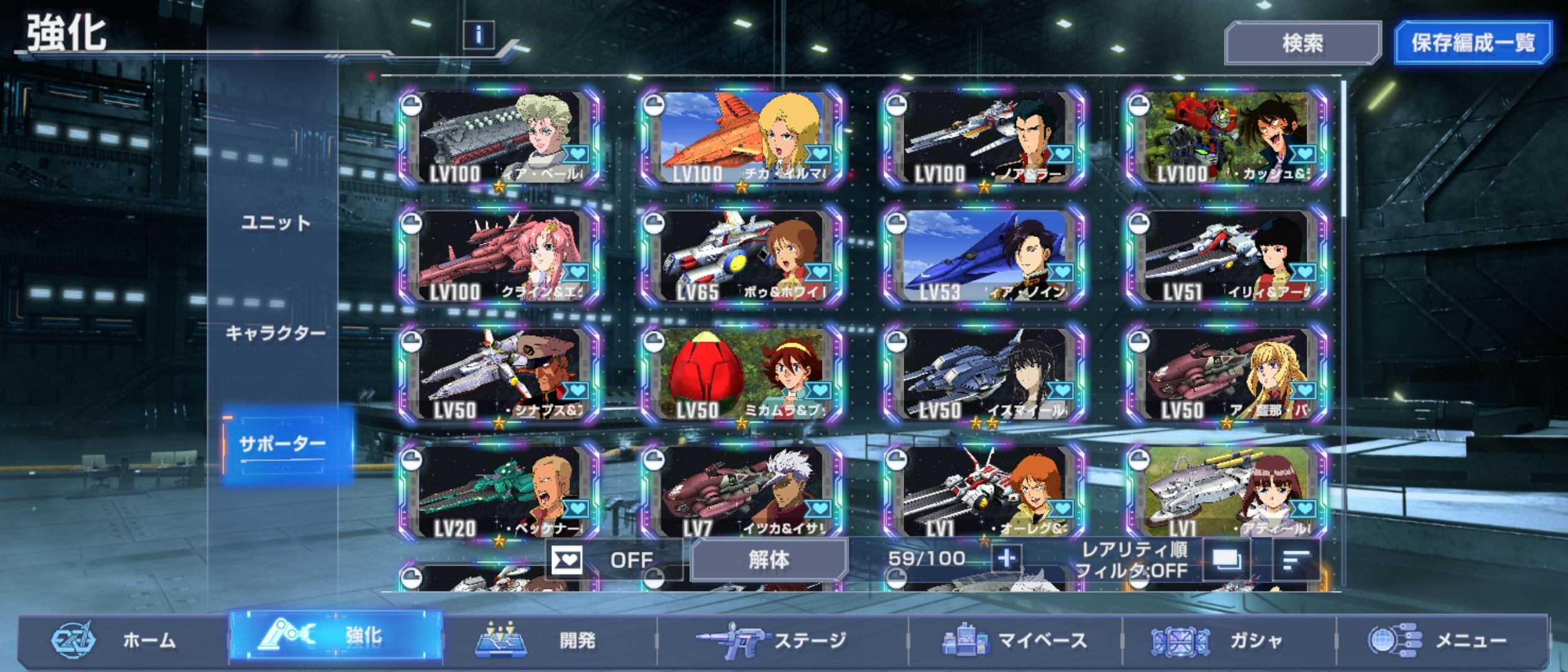Image resolution: width=1568 pixels, height=672 pixels.
Task: Switch to the キャラクター tab
Action: click(x=276, y=334)
